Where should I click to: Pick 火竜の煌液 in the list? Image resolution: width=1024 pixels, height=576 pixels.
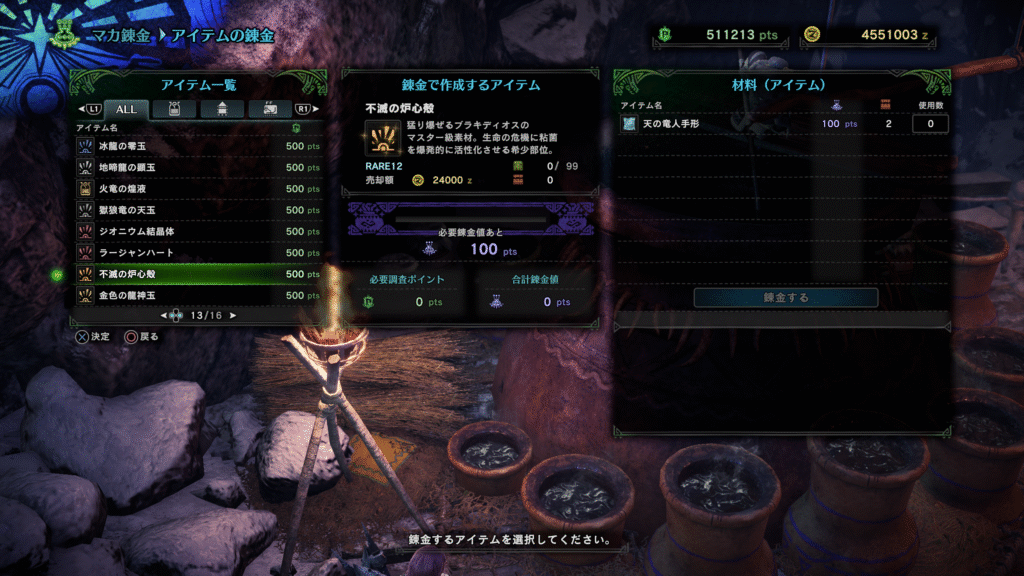coord(198,188)
